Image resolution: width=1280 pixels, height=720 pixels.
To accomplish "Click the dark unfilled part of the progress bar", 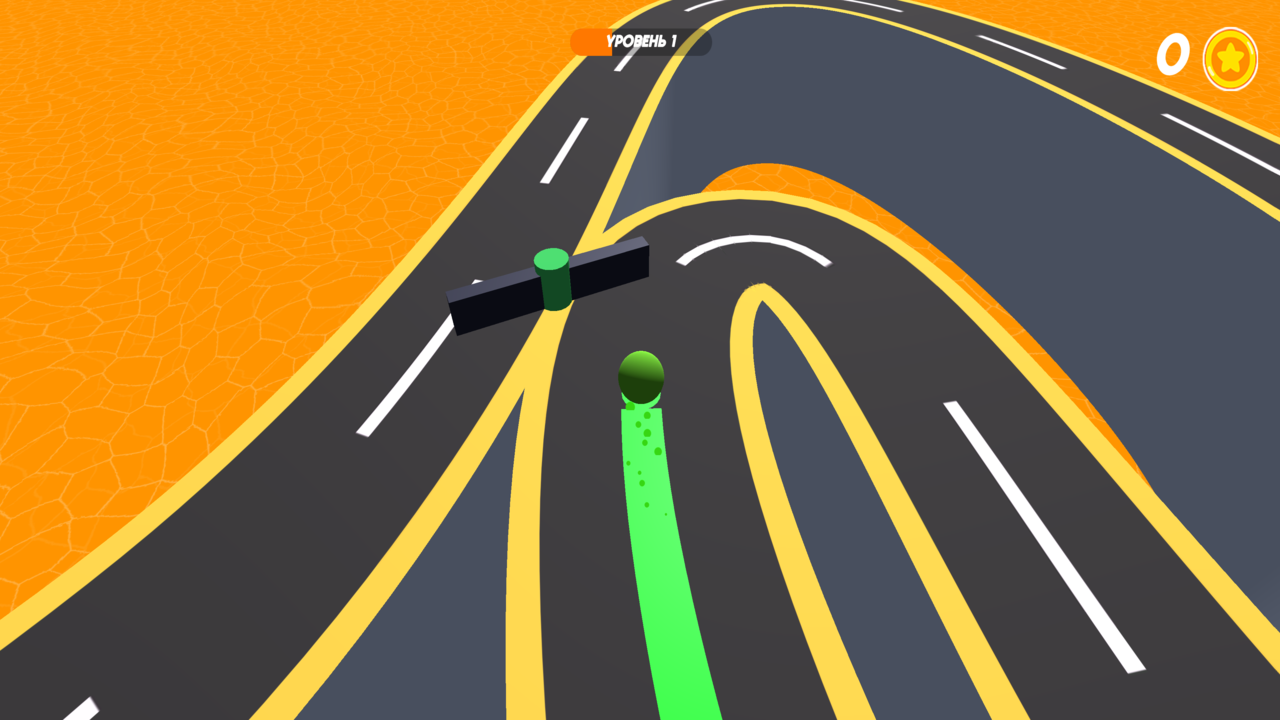I will [x=690, y=42].
